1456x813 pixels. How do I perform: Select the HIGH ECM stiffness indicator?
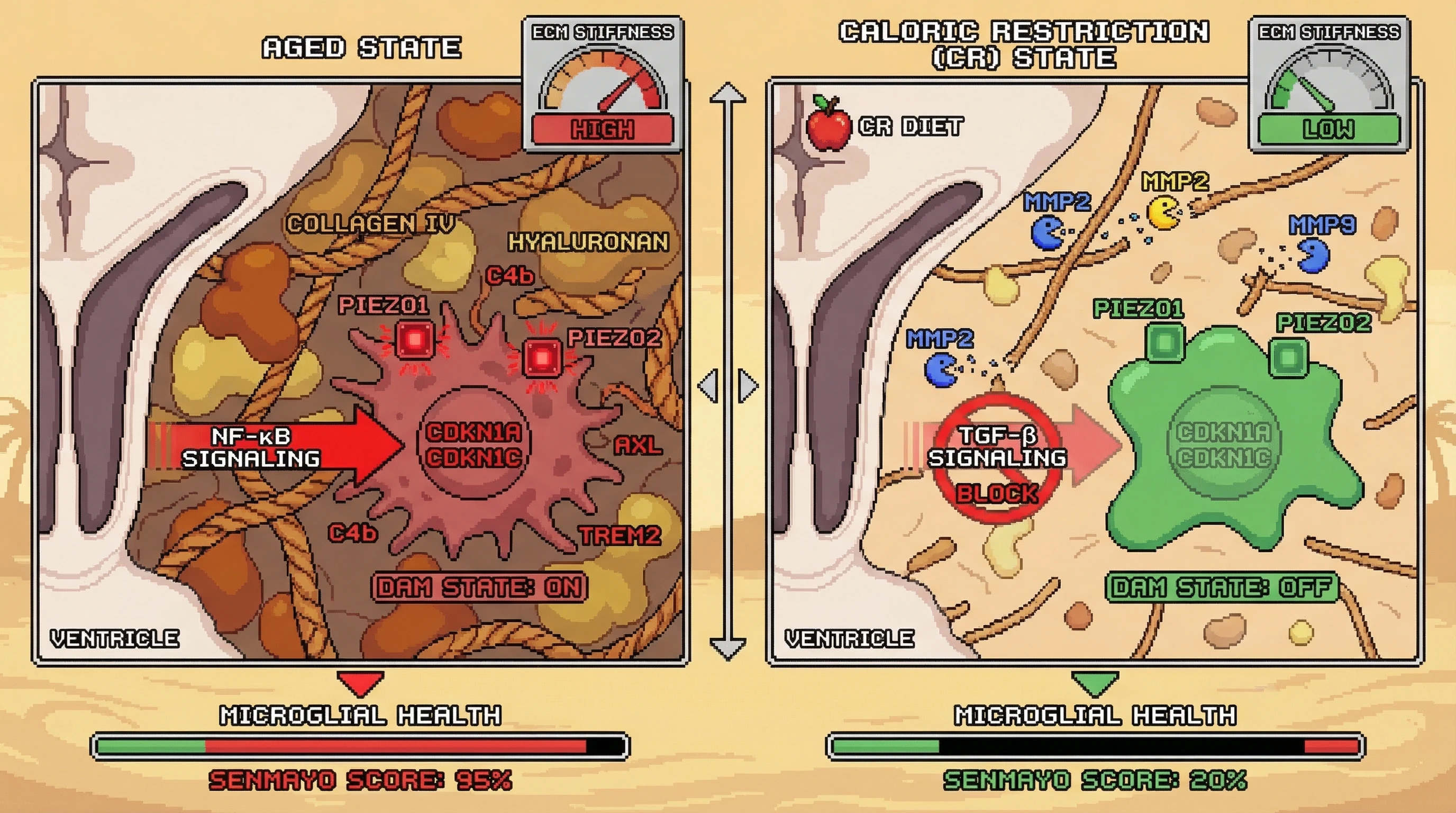(x=603, y=130)
